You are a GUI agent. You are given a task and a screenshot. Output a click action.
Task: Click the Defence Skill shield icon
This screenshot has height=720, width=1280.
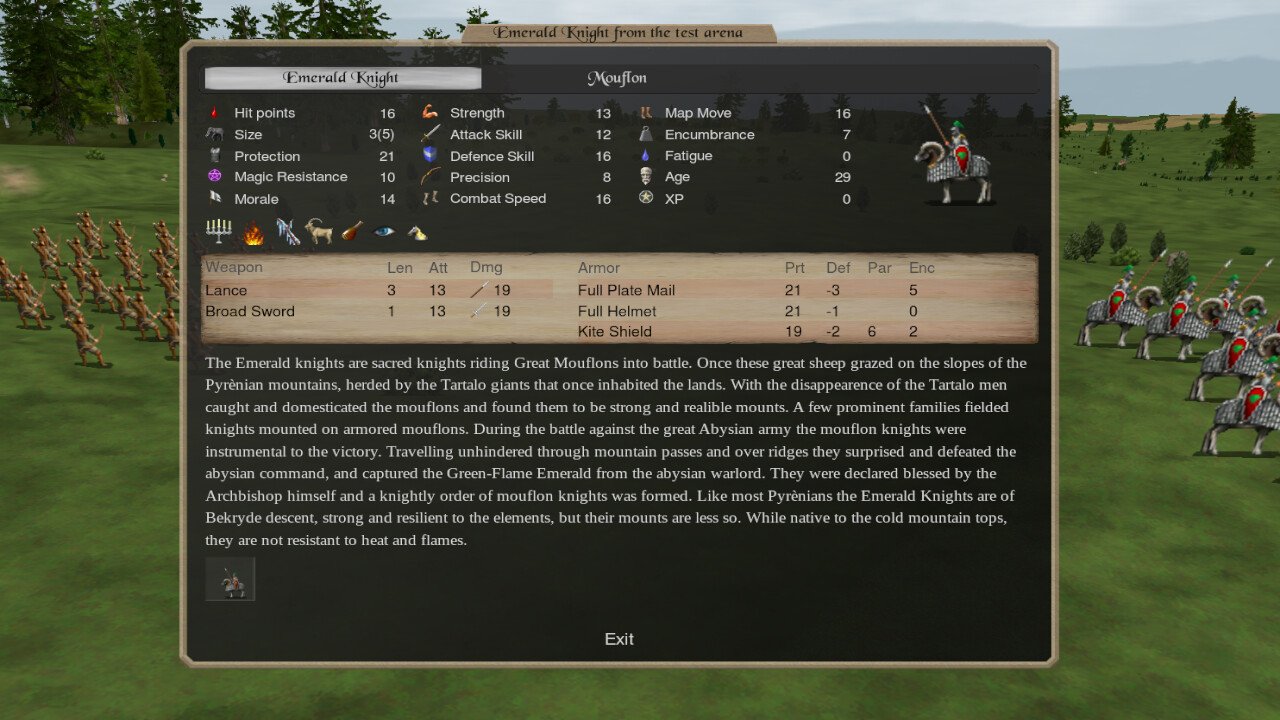[428, 155]
